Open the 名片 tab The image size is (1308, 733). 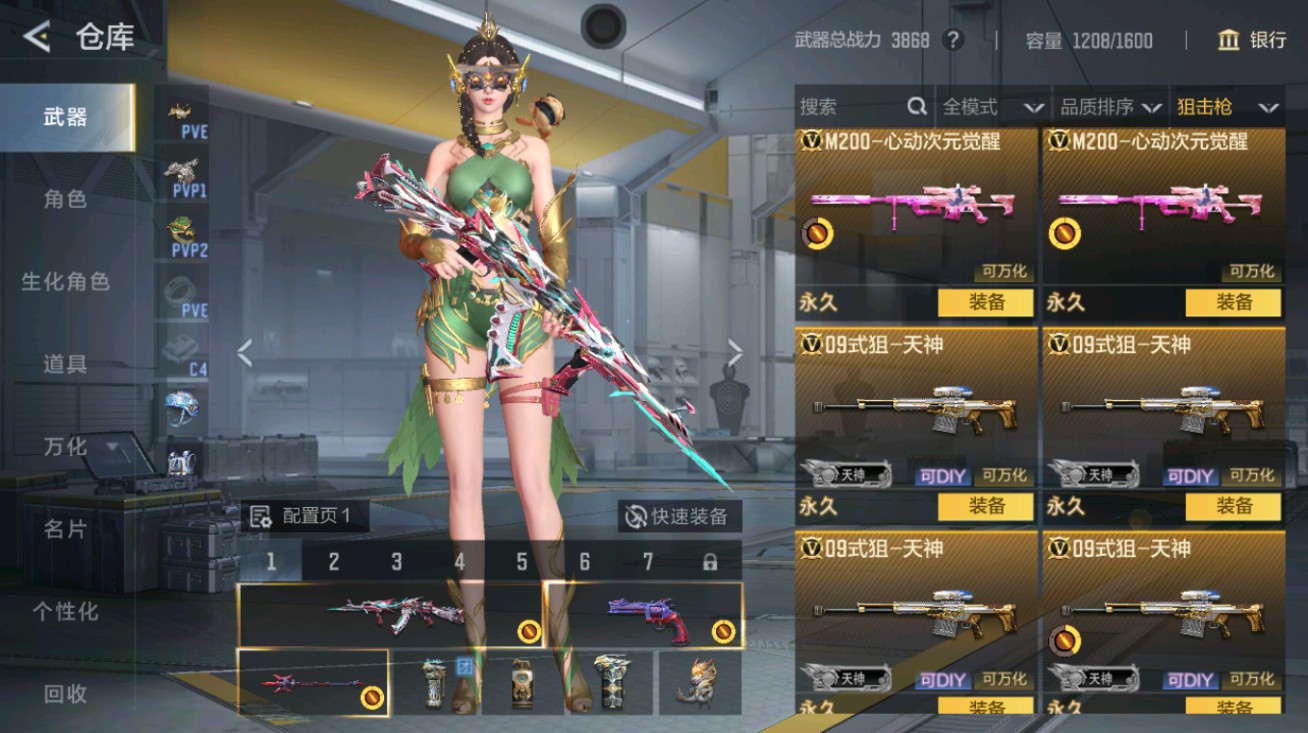[66, 529]
